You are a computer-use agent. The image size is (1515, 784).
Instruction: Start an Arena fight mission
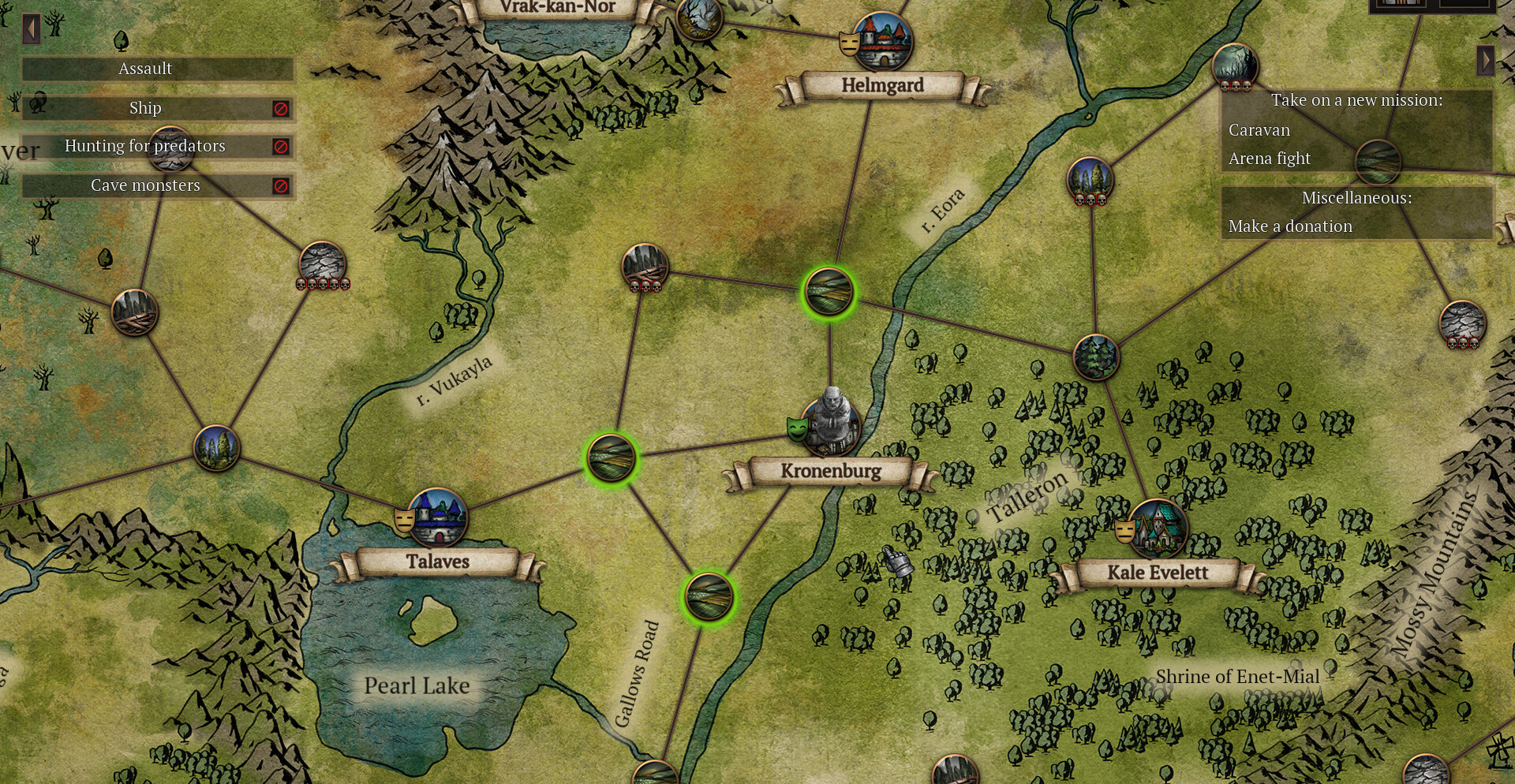[1269, 159]
